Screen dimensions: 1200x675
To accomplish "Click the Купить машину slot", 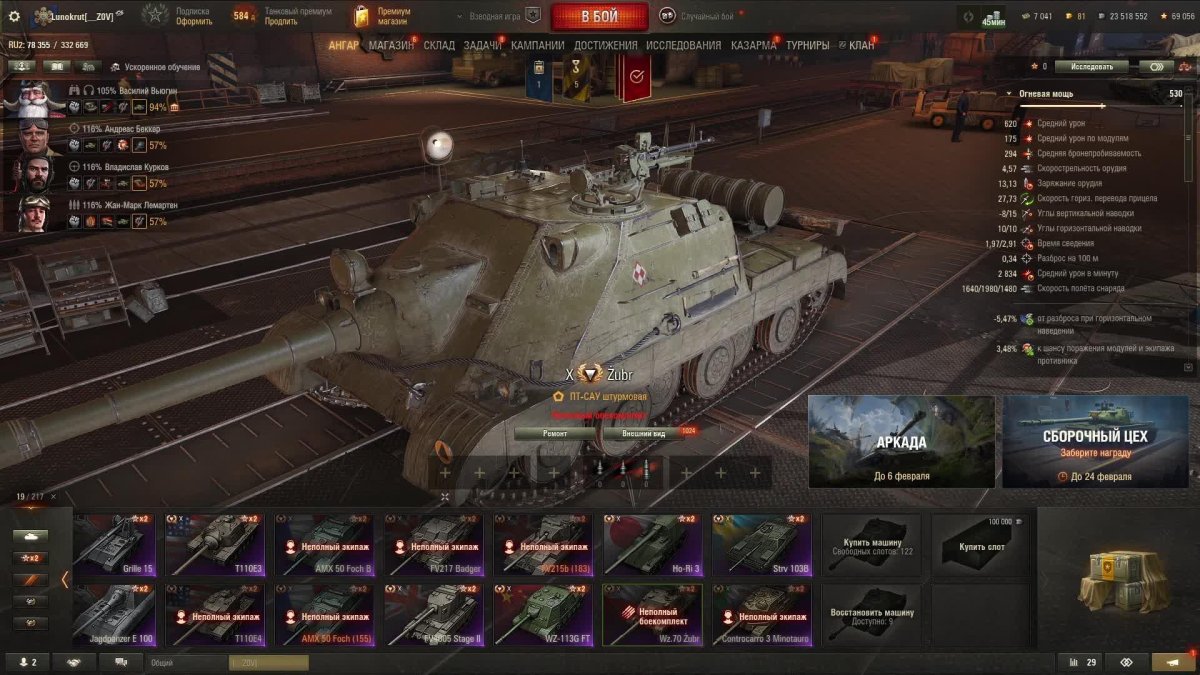I will pos(871,545).
